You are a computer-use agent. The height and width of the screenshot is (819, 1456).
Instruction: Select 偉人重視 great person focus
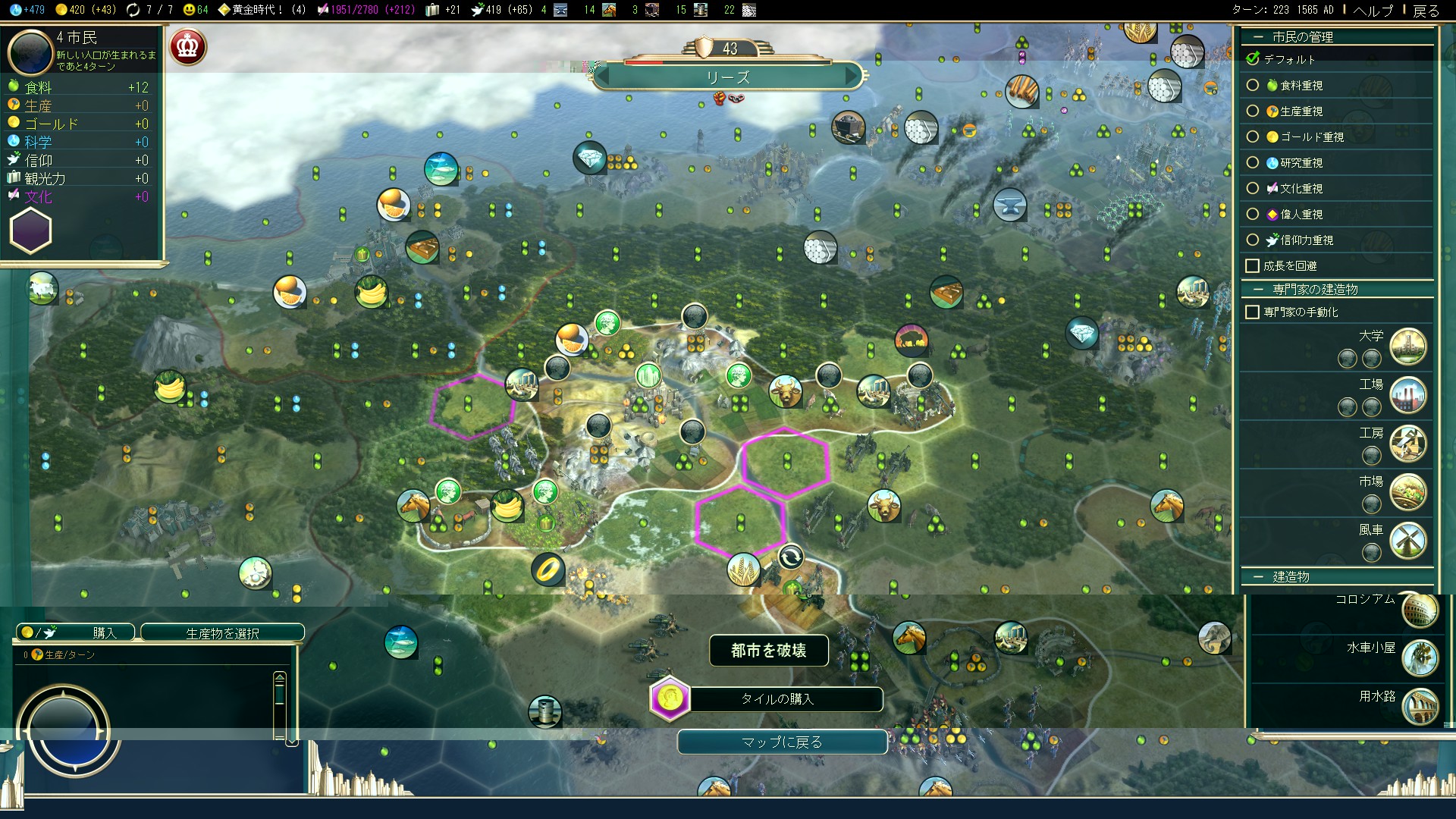pyautogui.click(x=1253, y=215)
